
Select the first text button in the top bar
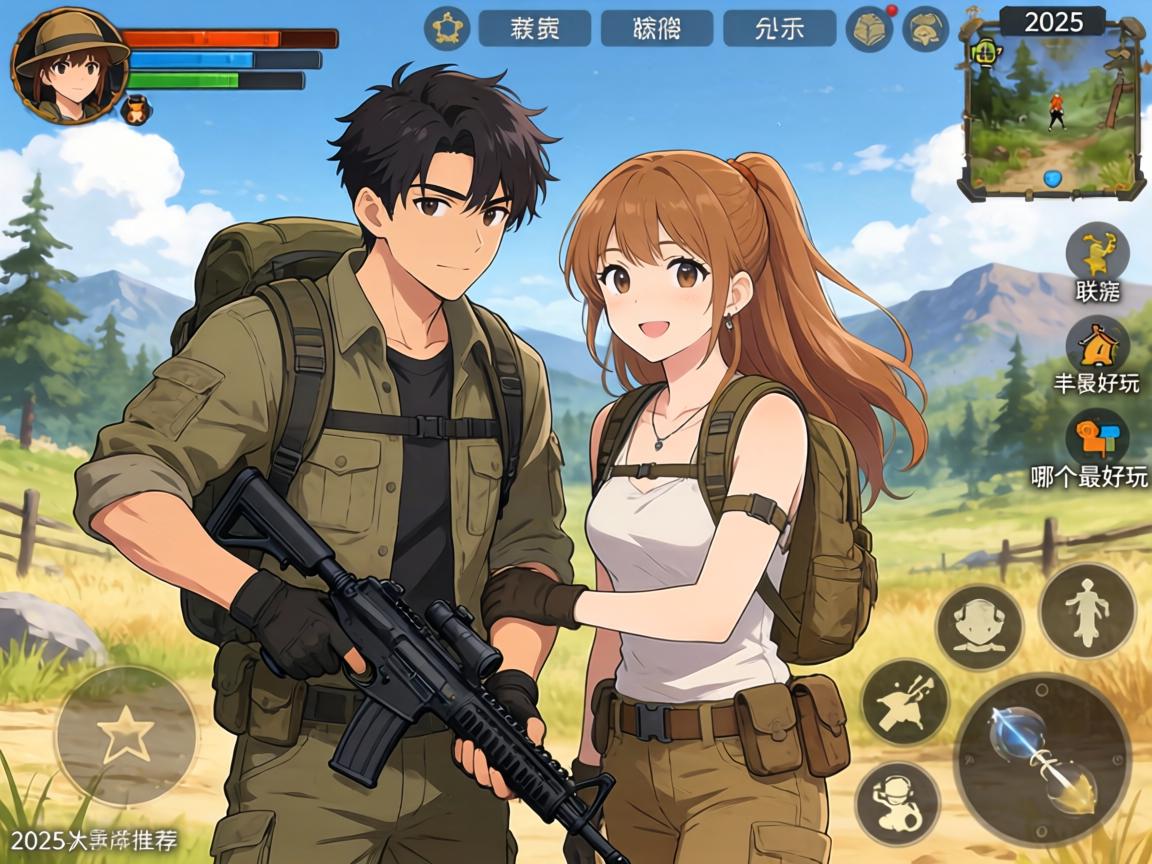(534, 28)
